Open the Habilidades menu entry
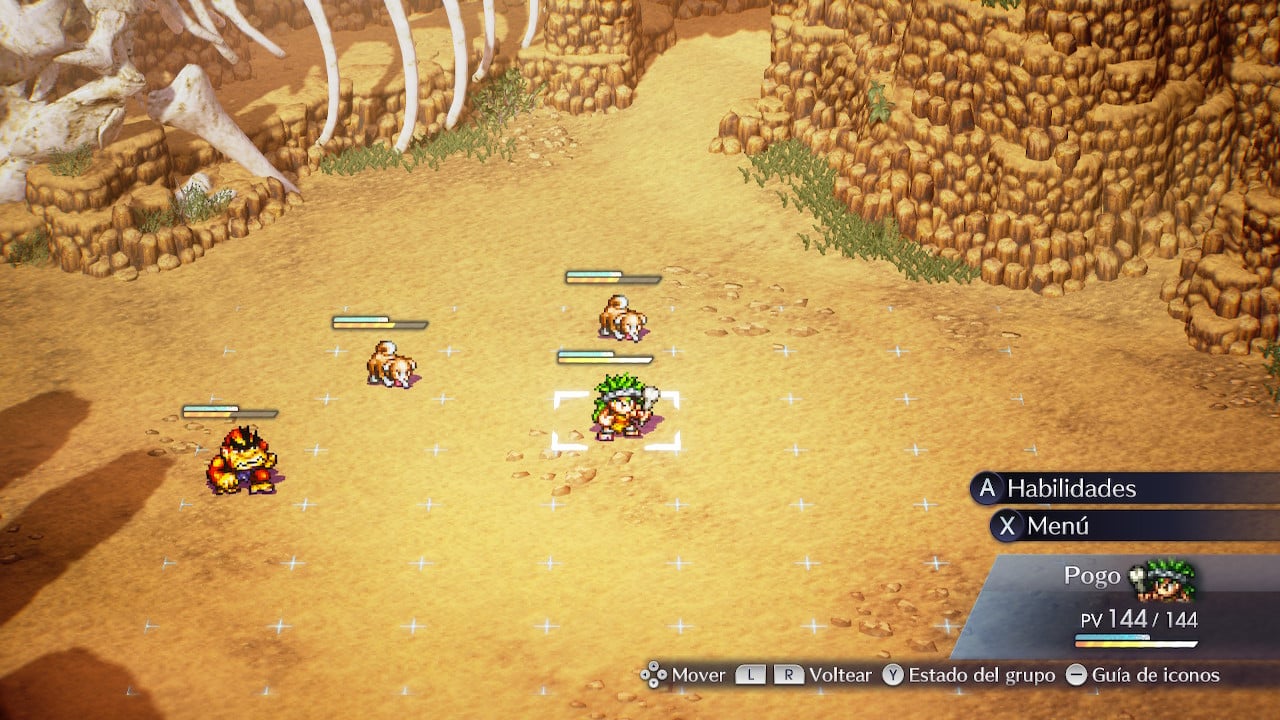This screenshot has width=1280, height=720. [1071, 489]
